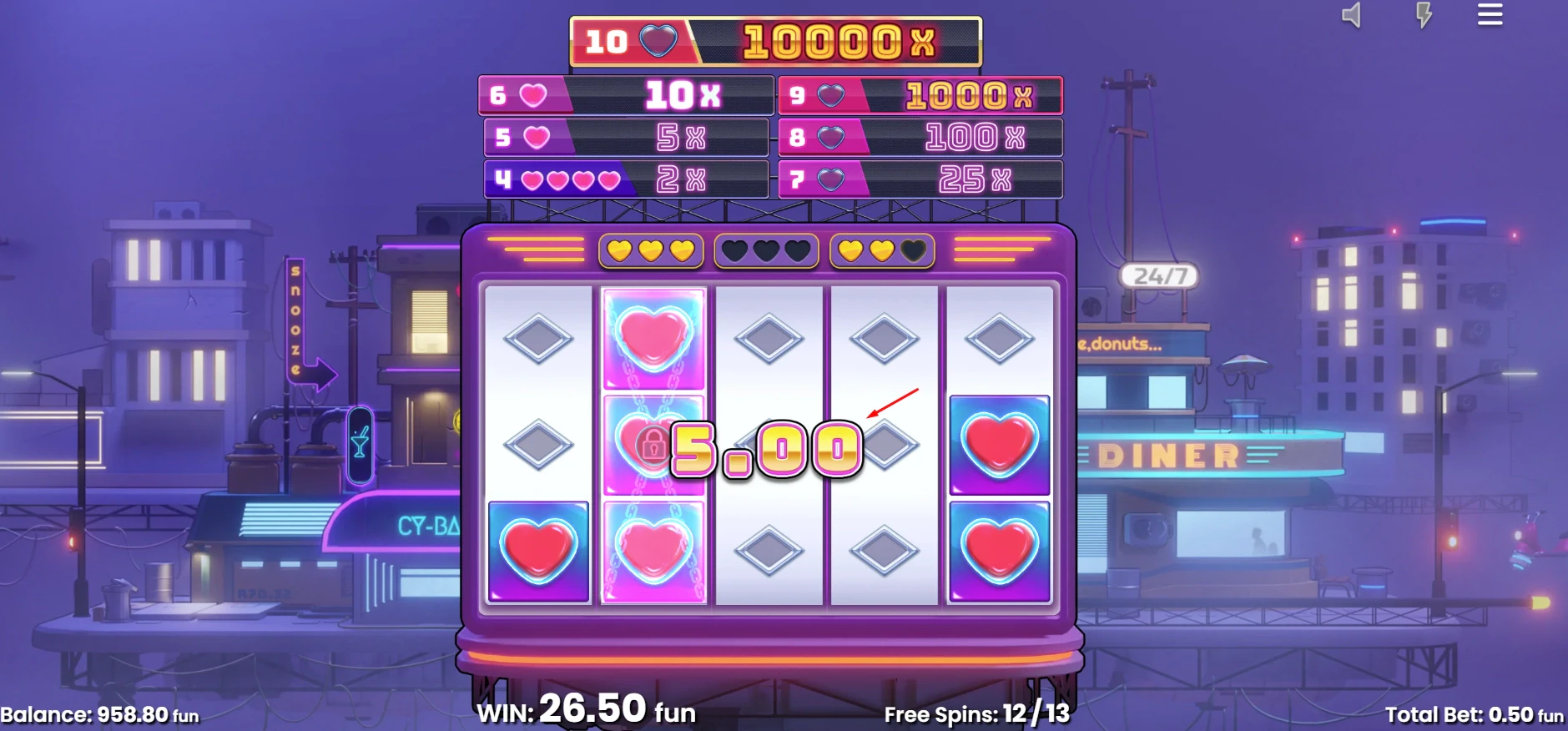This screenshot has height=731, width=1568.
Task: Expand the 1000x multiplier row
Action: tap(920, 95)
